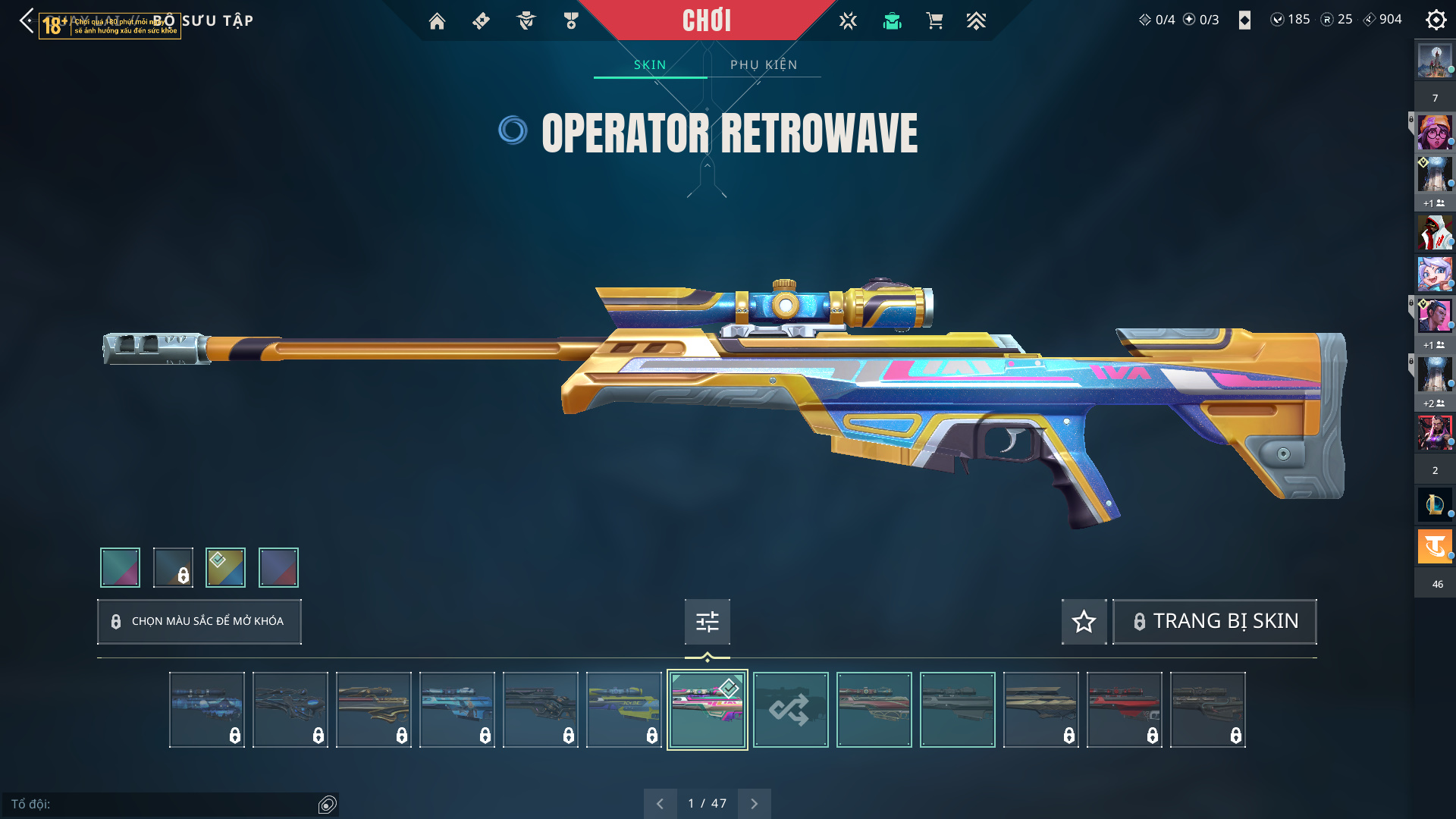Go back using the top-left arrow
The image size is (1456, 819).
pos(27,20)
